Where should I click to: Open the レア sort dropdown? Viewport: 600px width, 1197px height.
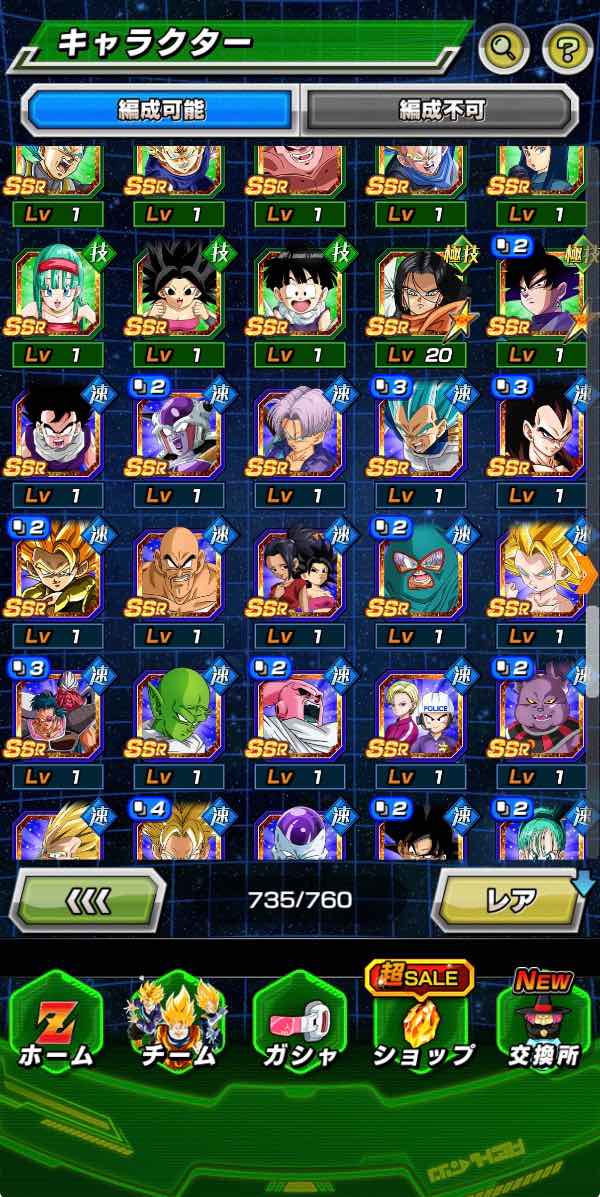[x=511, y=899]
